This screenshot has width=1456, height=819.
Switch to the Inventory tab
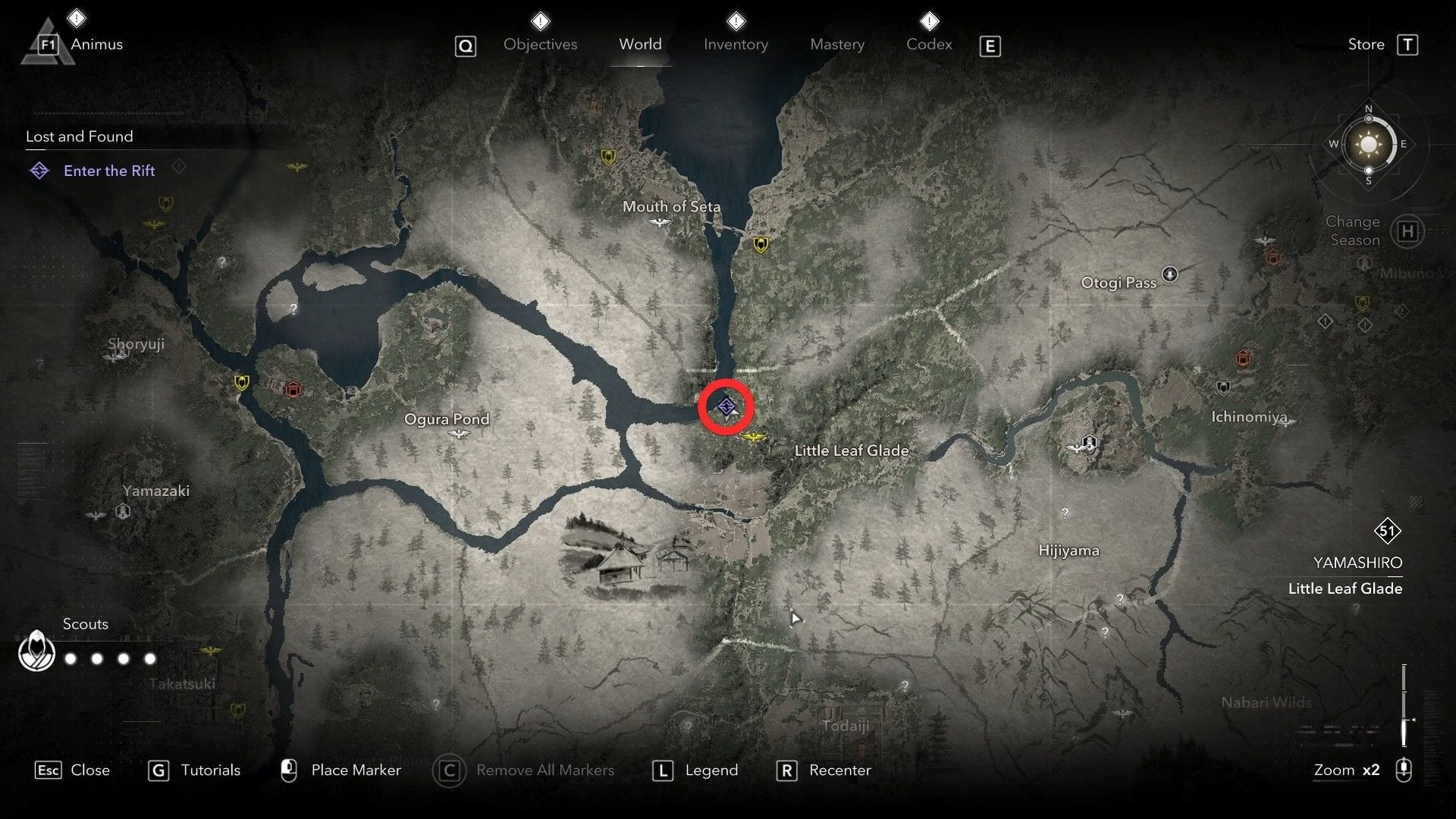pos(736,44)
